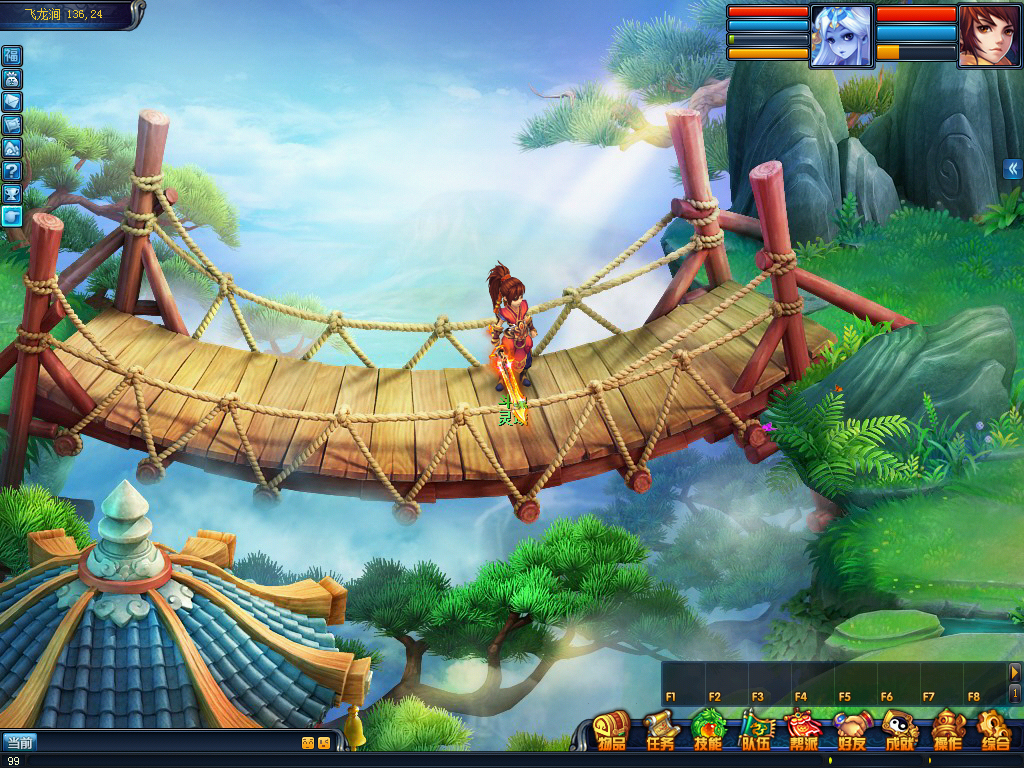The width and height of the screenshot is (1024, 768).
Task: Open the 物品 inventory chest
Action: (611, 730)
